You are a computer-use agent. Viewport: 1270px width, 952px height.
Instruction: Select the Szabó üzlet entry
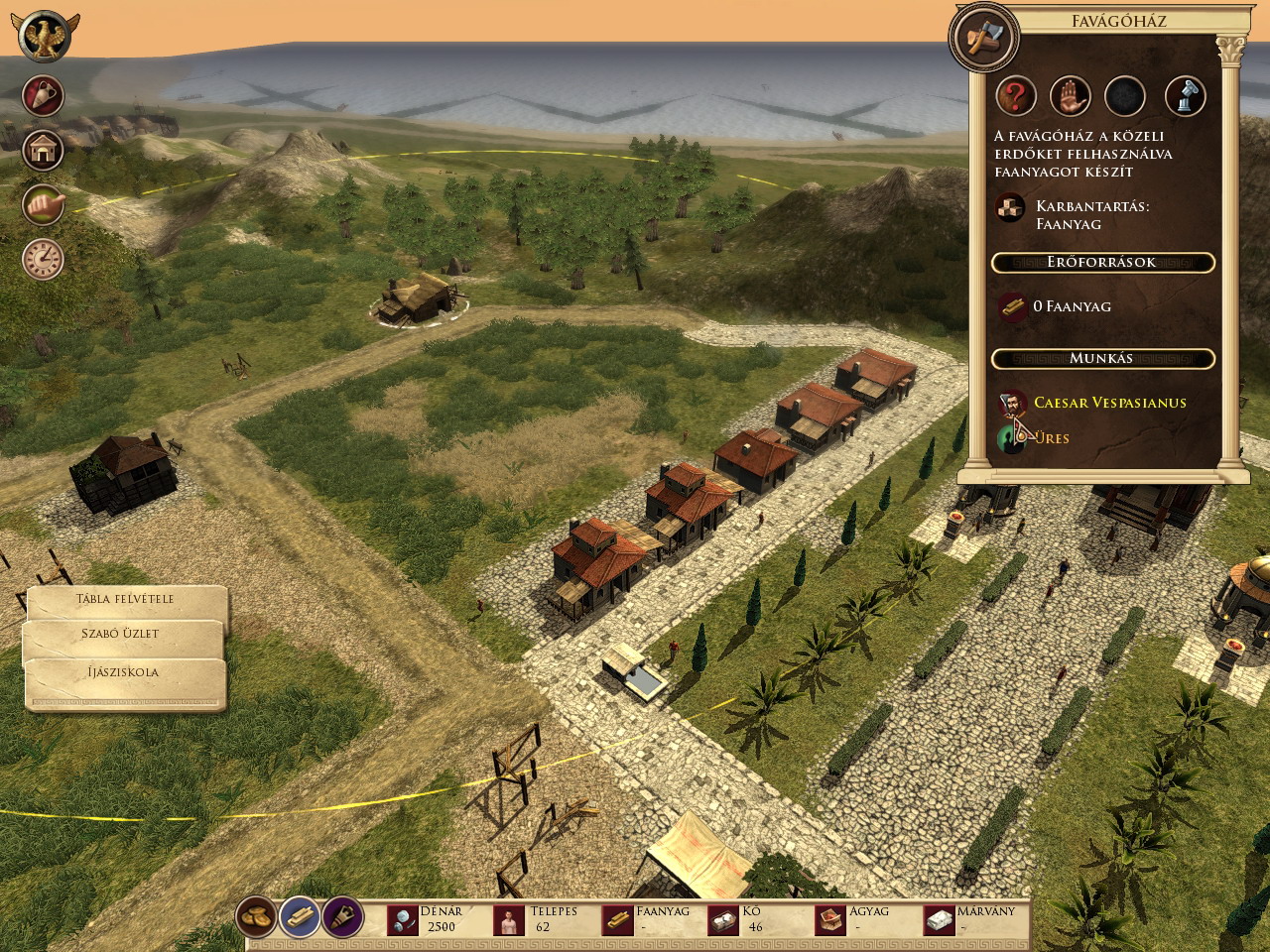point(125,635)
